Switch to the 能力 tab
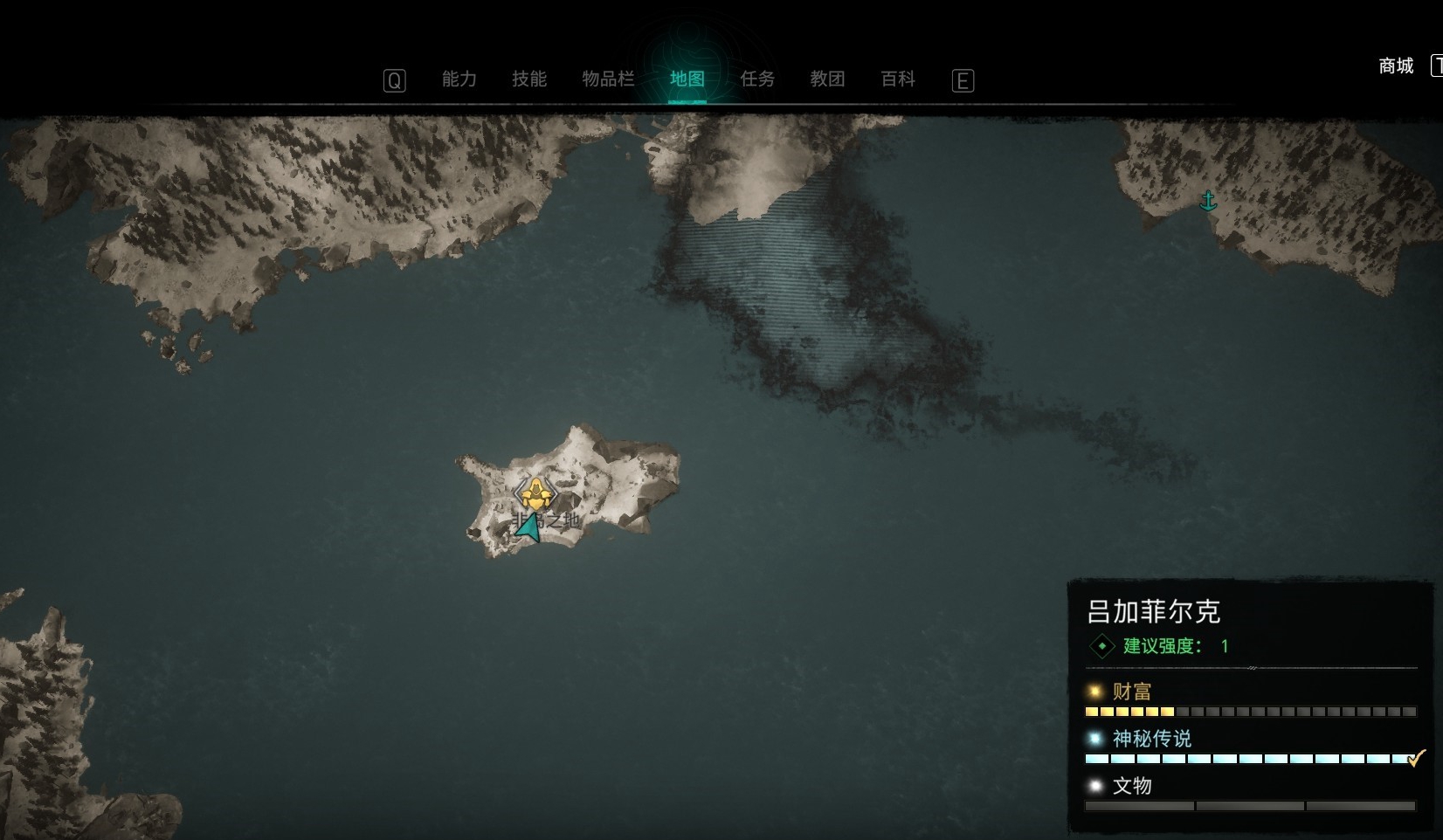 (459, 79)
